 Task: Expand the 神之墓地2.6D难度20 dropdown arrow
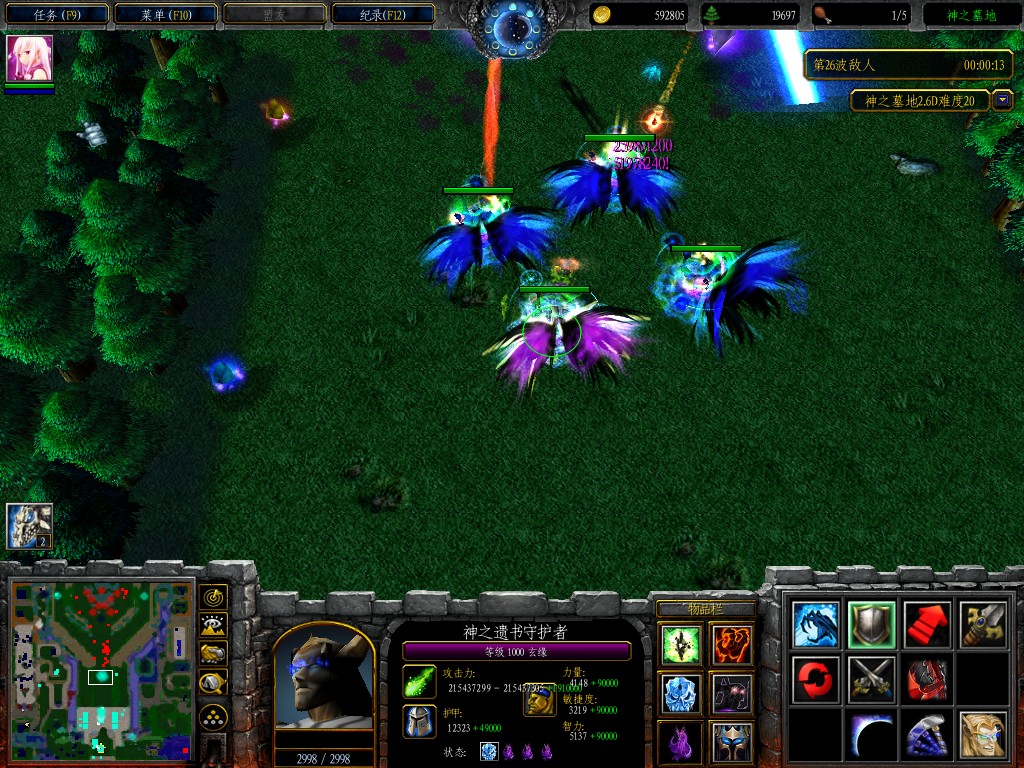(x=1002, y=101)
